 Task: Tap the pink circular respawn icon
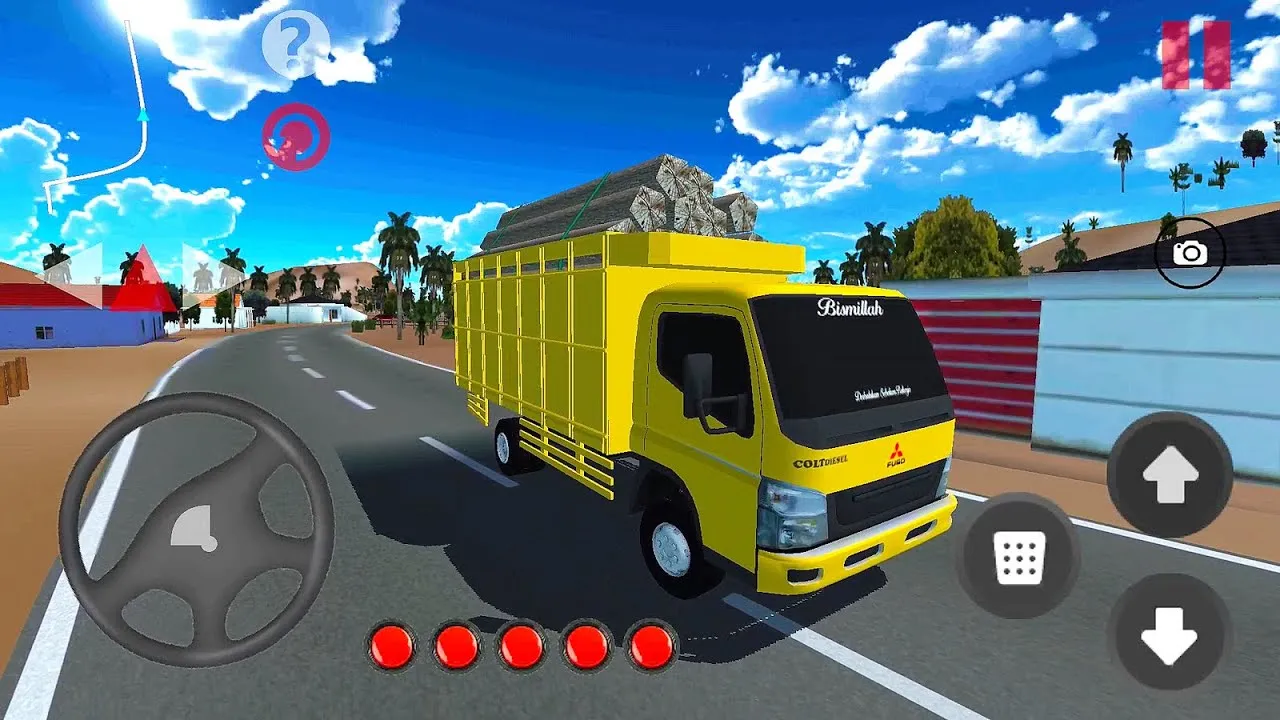coord(295,138)
